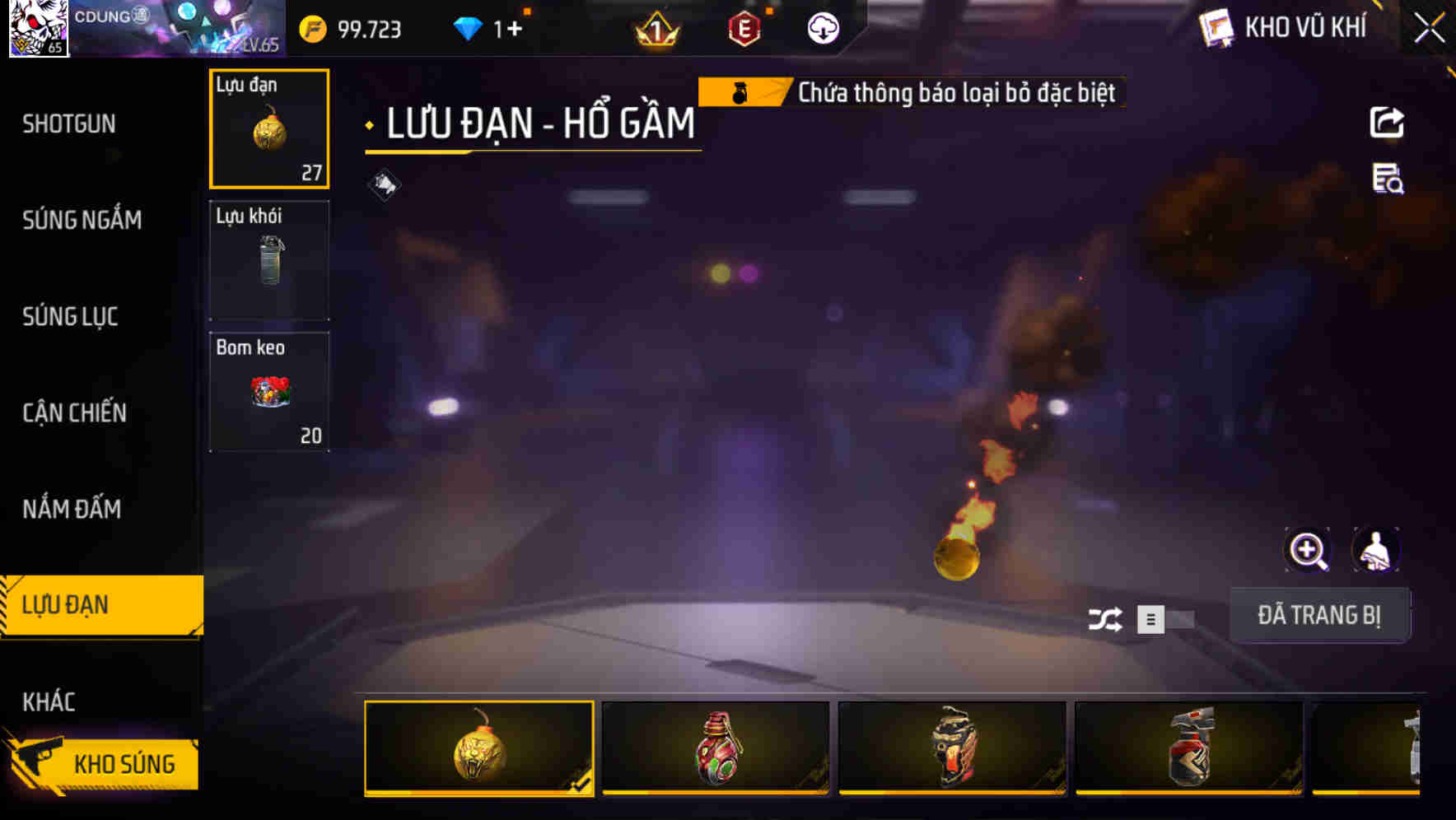This screenshot has height=820, width=1456.
Task: Open the weapon details inspect icon
Action: click(x=1388, y=179)
